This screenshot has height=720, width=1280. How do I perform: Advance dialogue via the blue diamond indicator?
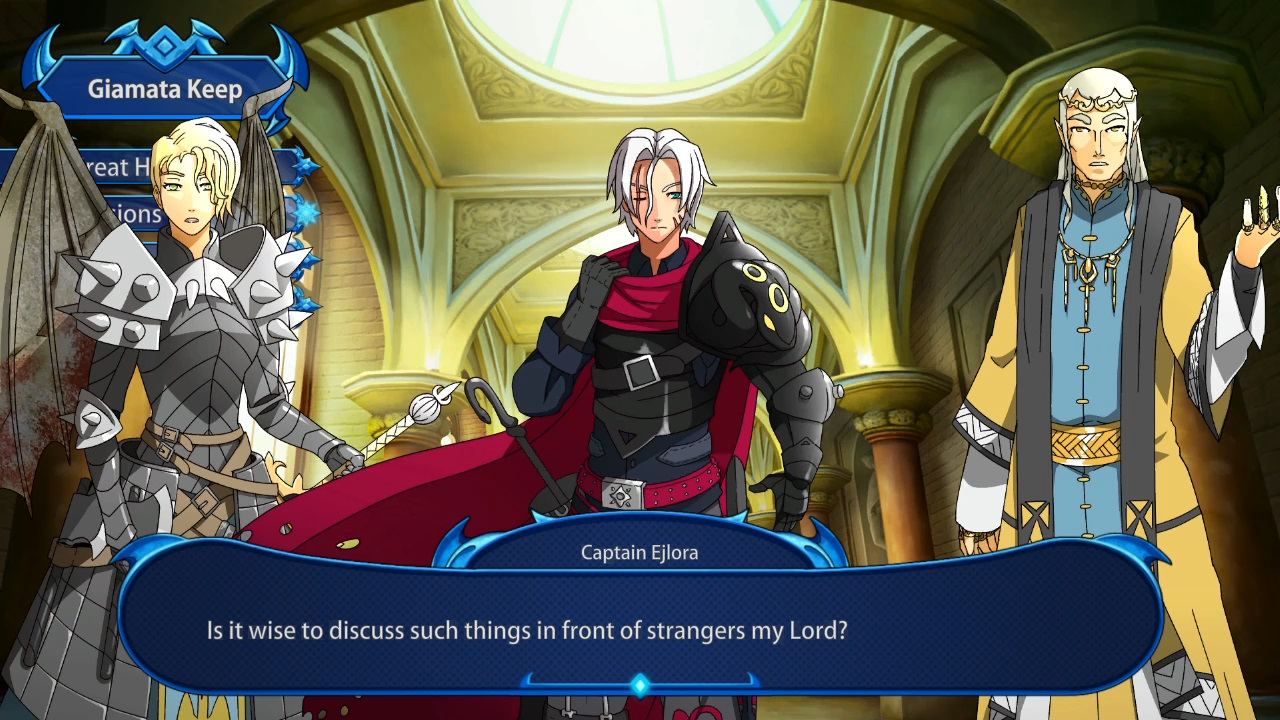pyautogui.click(x=640, y=685)
